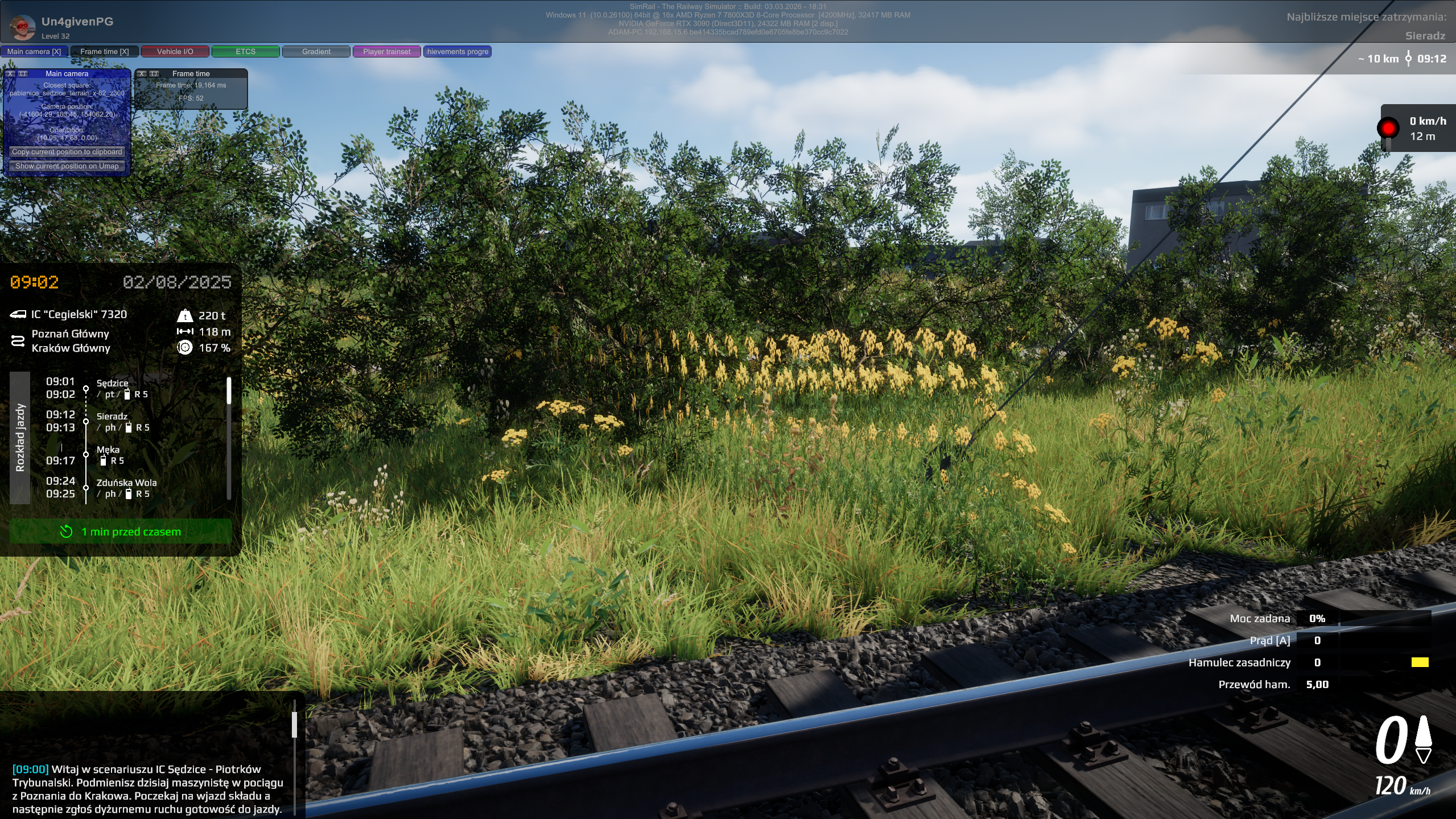The height and width of the screenshot is (819, 1456).
Task: Open the Un4givenPG player profile avatar
Action: tap(23, 27)
